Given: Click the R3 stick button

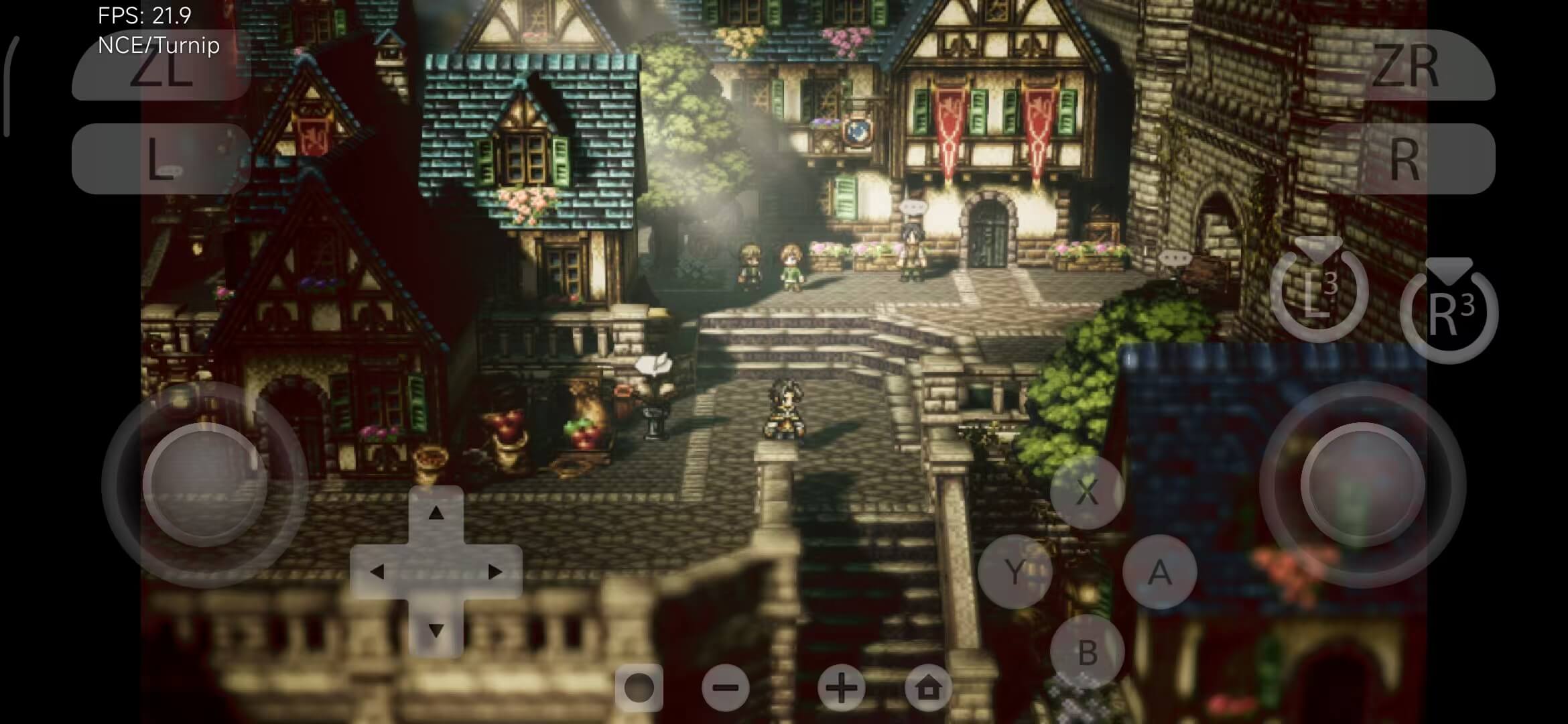Looking at the screenshot, I should point(1449,313).
